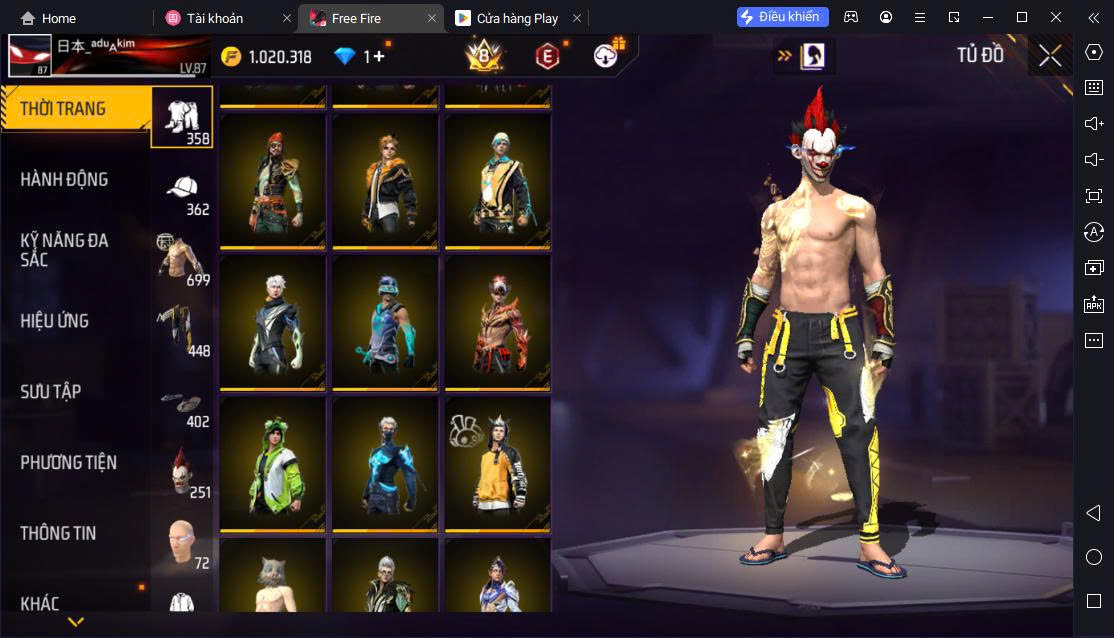This screenshot has width=1114, height=638.
Task: Click the Điều khiển emulator button
Action: click(x=783, y=17)
